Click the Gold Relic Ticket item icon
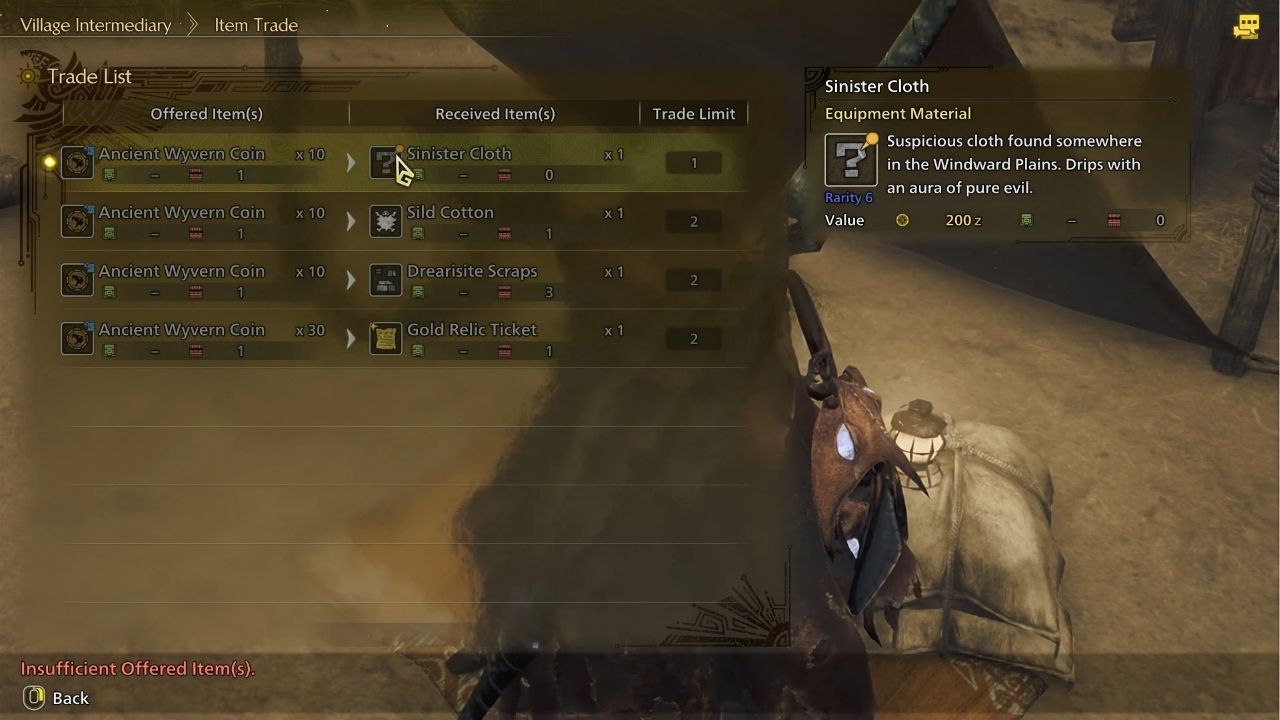Viewport: 1280px width, 720px height. pyautogui.click(x=386, y=337)
